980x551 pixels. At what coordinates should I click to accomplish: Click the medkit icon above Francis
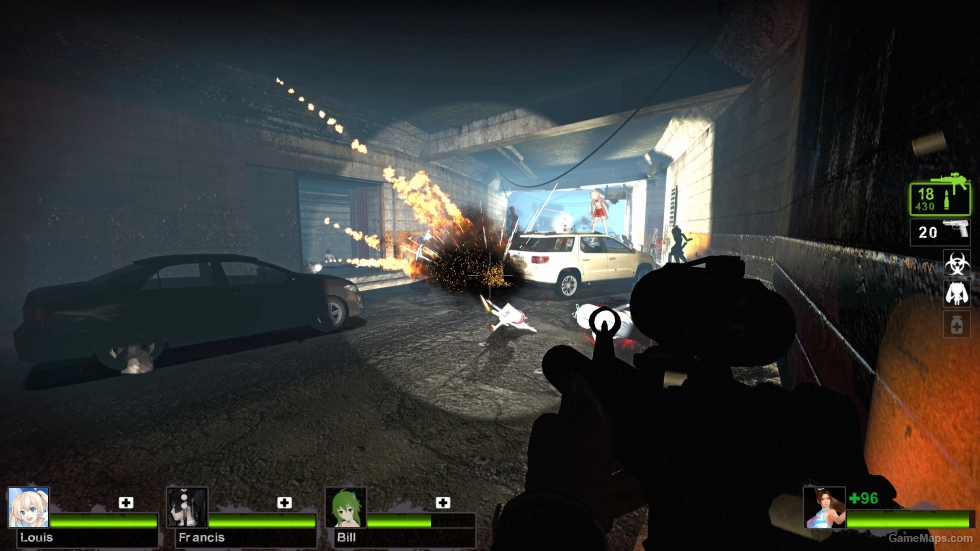click(x=285, y=502)
